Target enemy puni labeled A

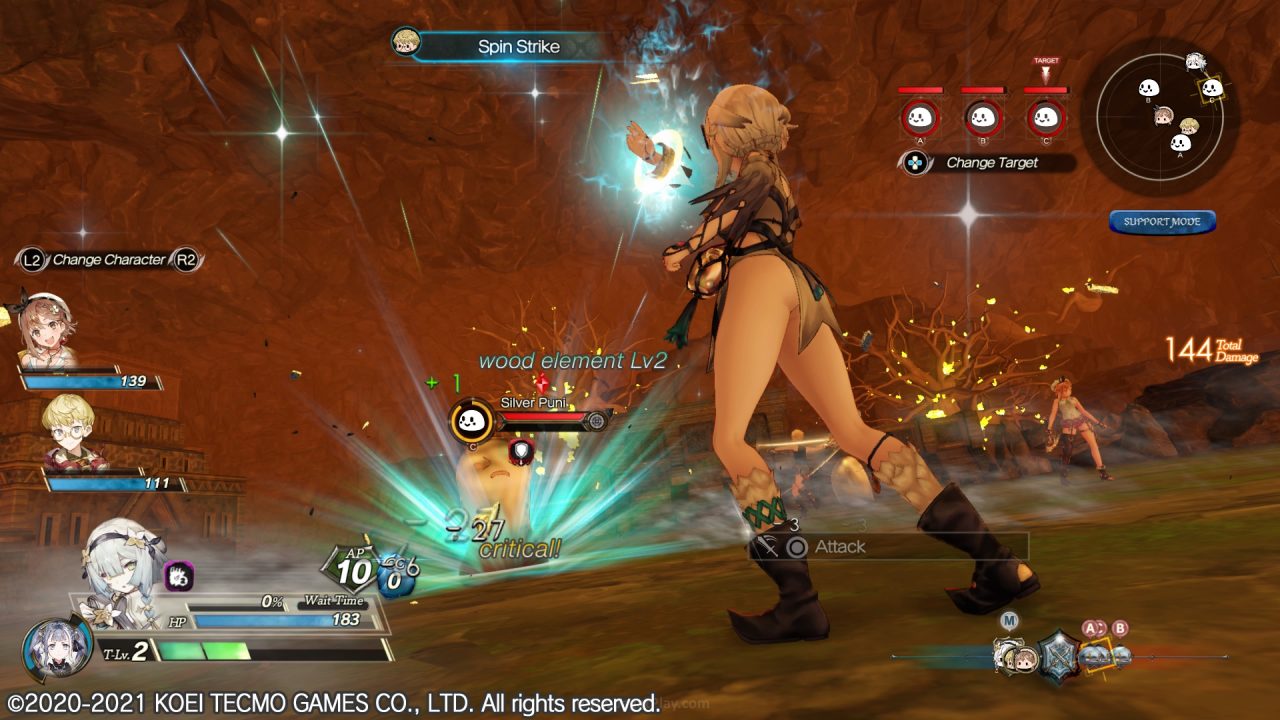[919, 118]
